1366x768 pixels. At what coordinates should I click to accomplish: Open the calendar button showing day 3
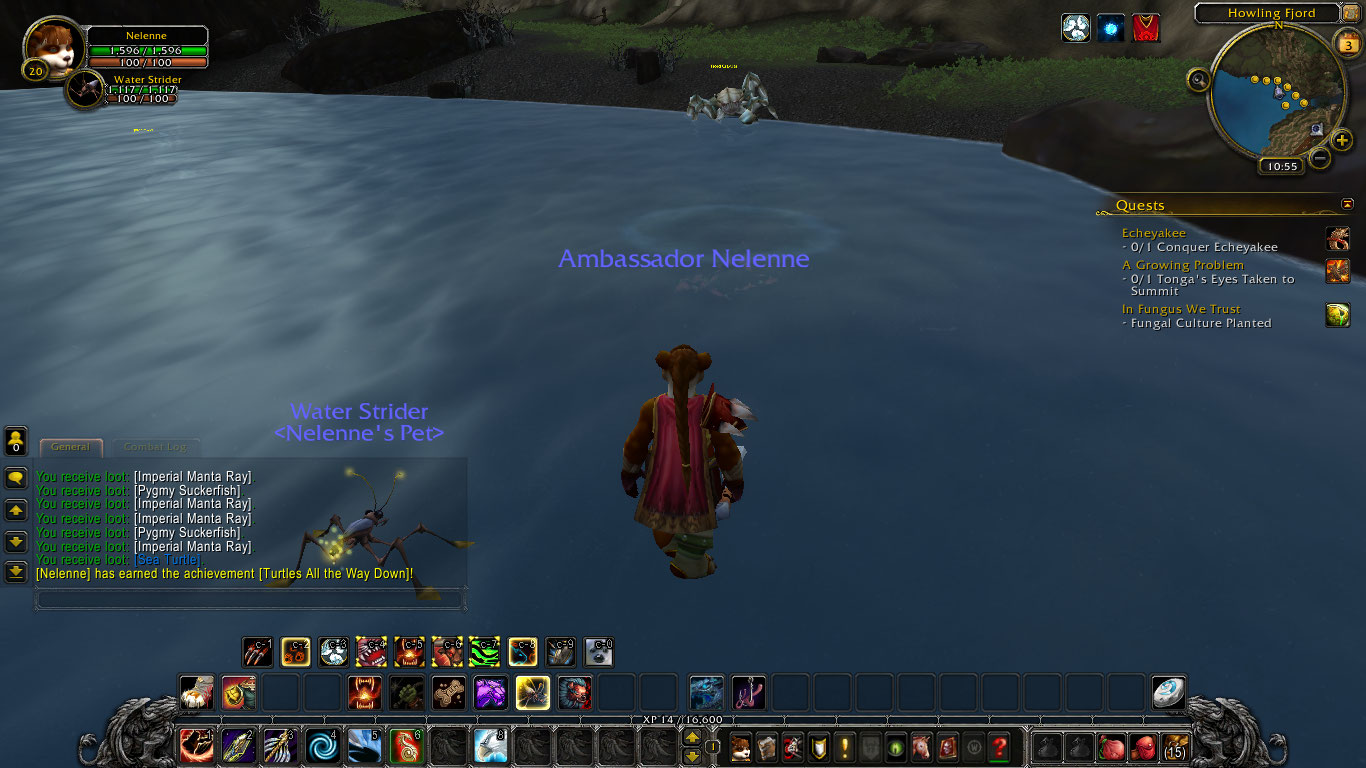click(x=1347, y=43)
